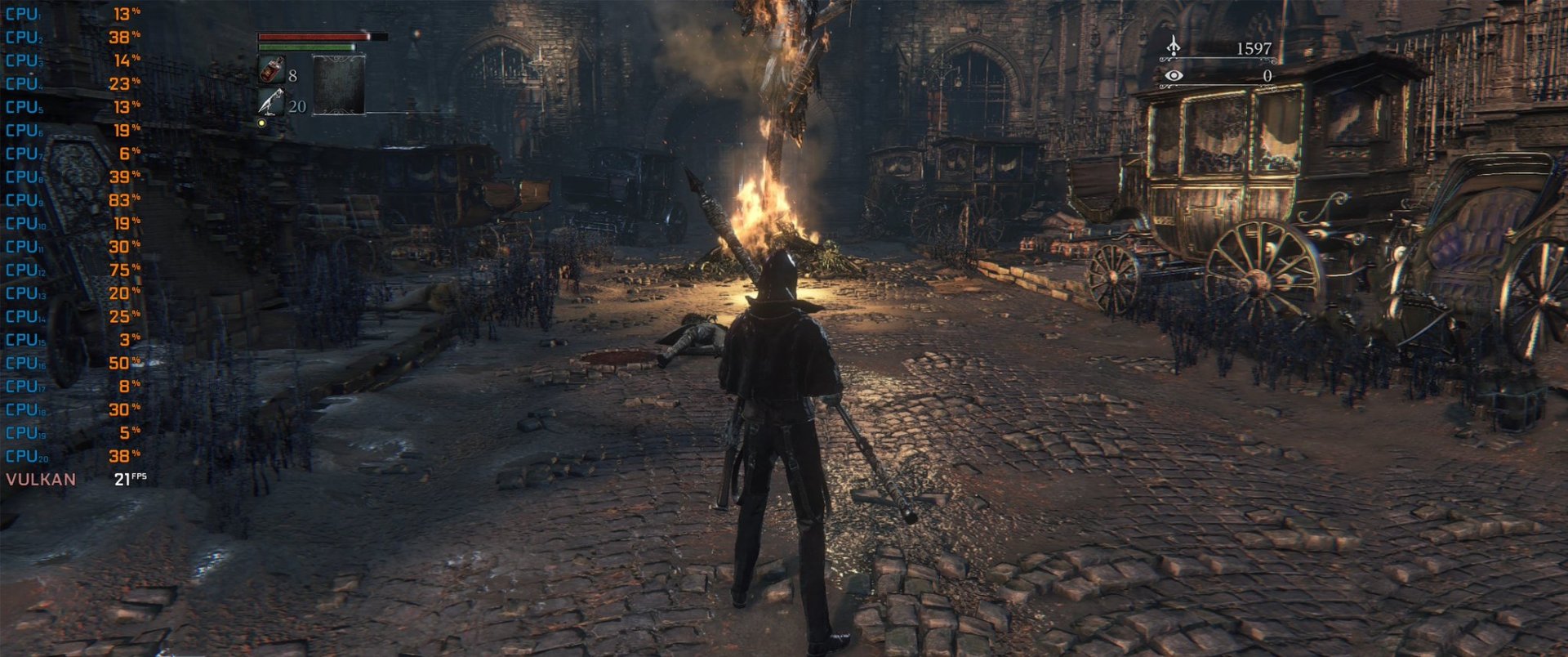Click the Insight count 0

pyautogui.click(x=1266, y=75)
